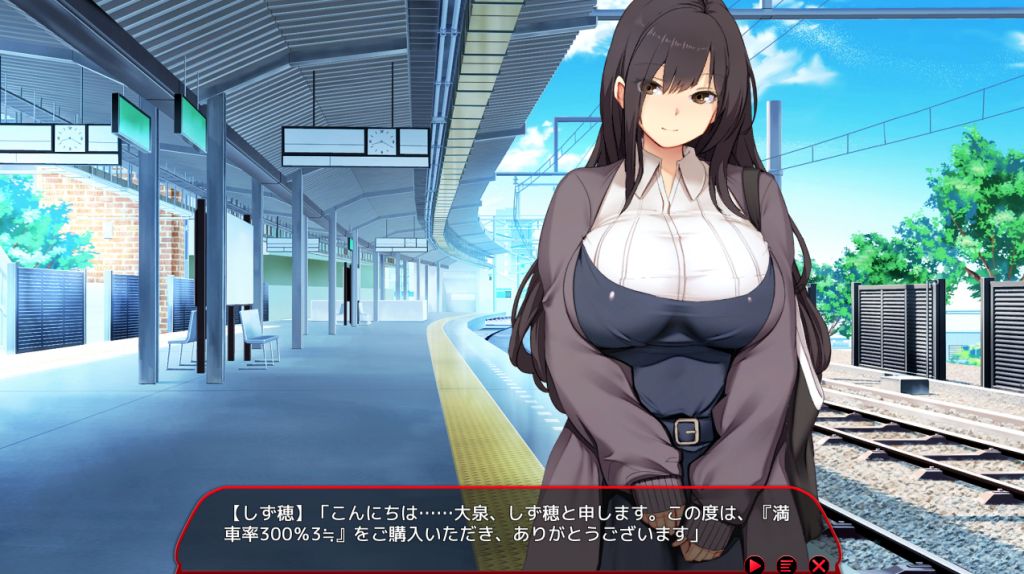The height and width of the screenshot is (574, 1024).
Task: Start auto-play with the red triangle button
Action: click(x=755, y=565)
